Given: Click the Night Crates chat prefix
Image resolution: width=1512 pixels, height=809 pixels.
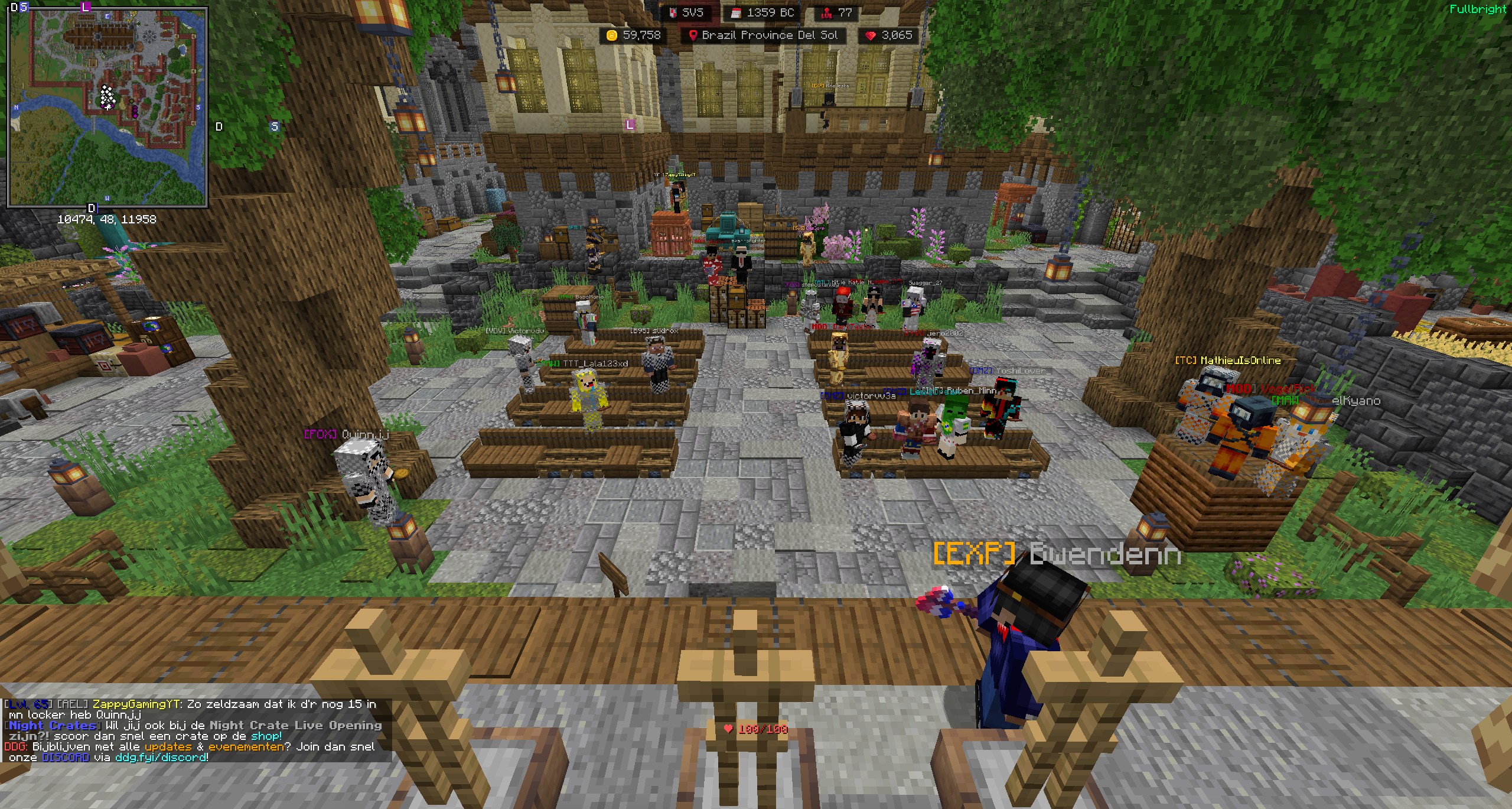Looking at the screenshot, I should click(53, 726).
